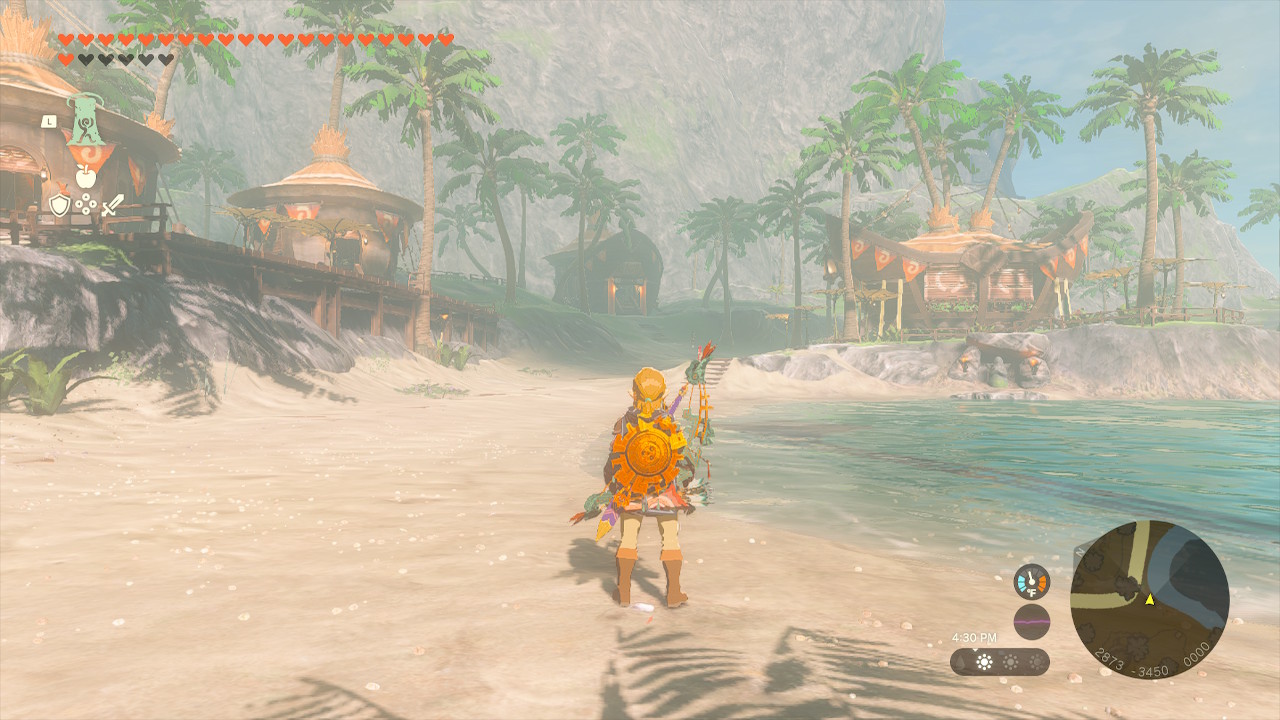
Task: Click the L button prompt
Action: (x=49, y=120)
